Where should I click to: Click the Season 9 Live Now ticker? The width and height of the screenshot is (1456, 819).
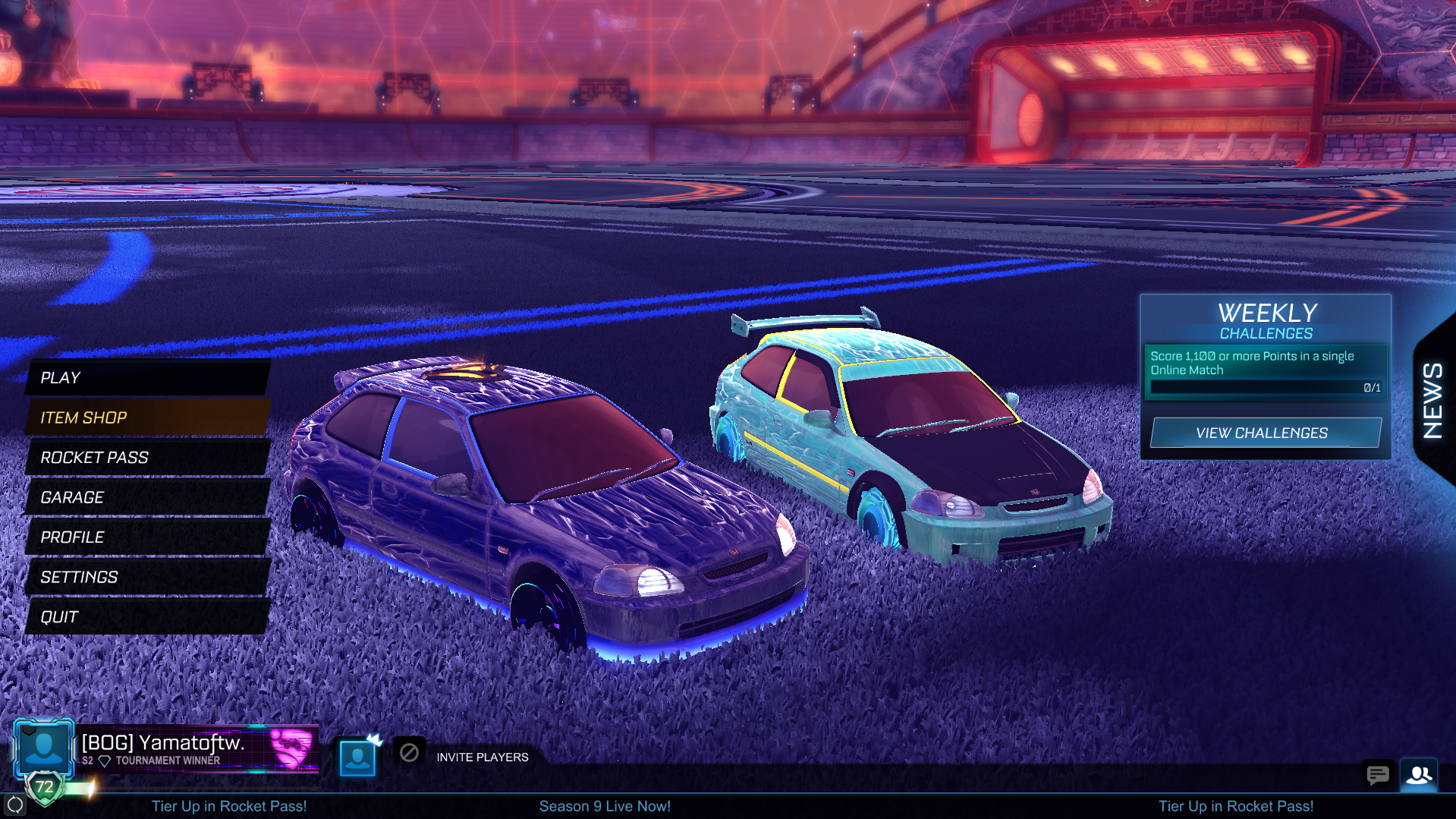(605, 806)
